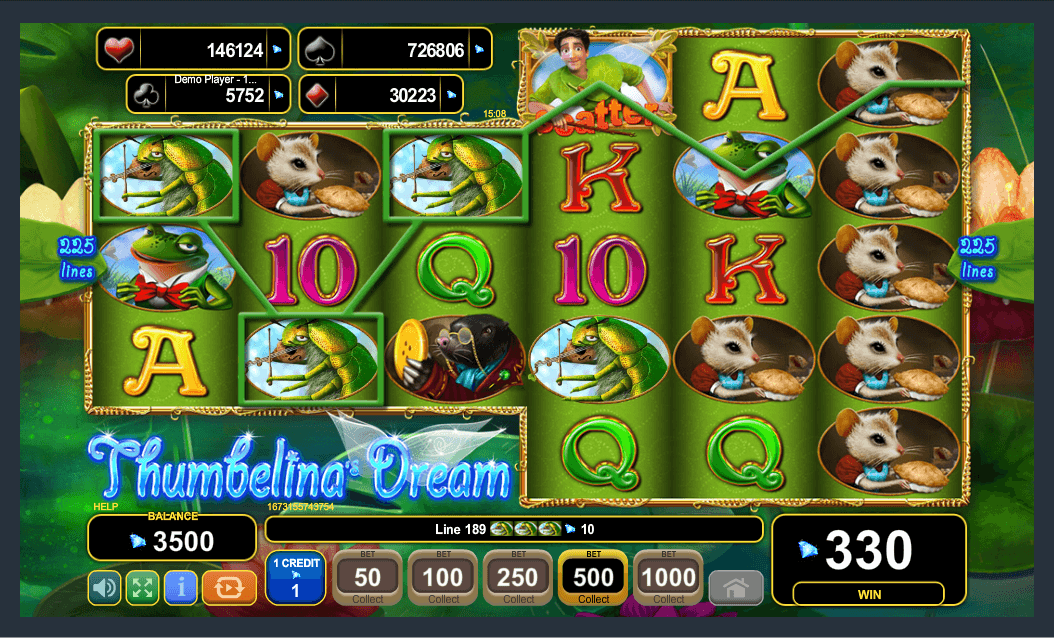Activate the orange autoplay button
Viewport: 1054px width, 638px height.
pos(229,587)
